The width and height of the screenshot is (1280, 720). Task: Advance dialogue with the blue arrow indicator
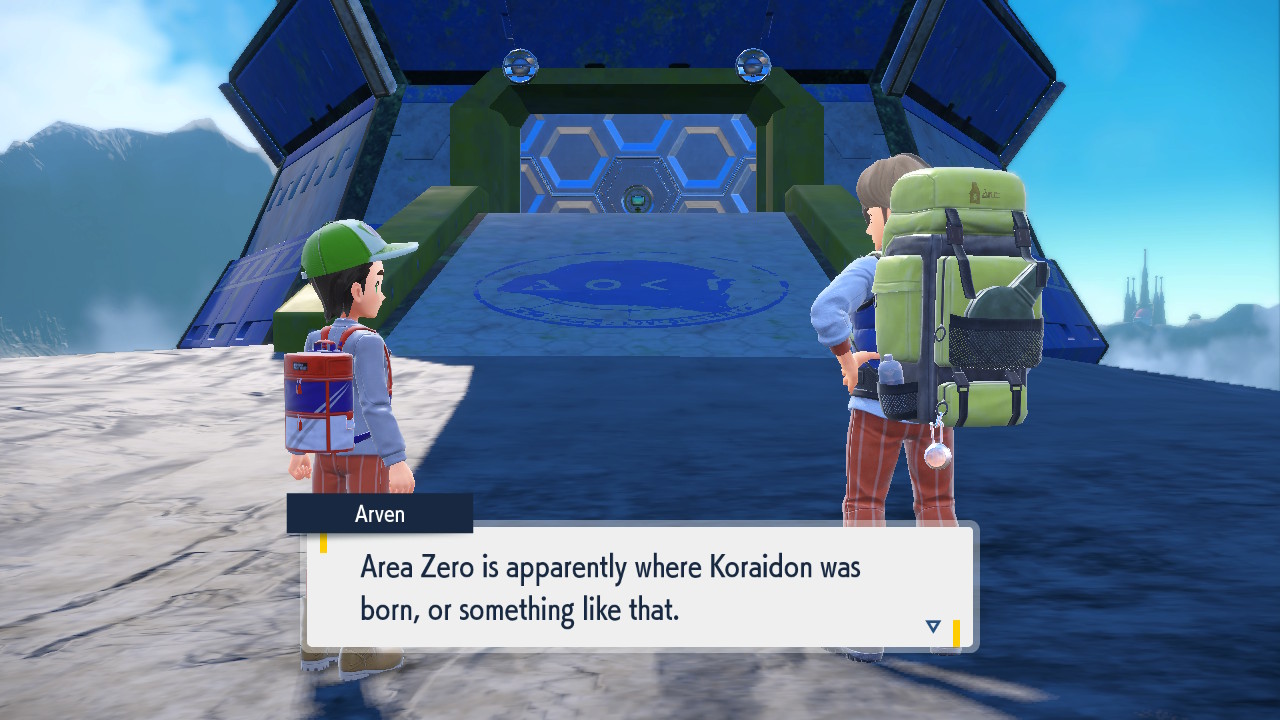[x=933, y=627]
